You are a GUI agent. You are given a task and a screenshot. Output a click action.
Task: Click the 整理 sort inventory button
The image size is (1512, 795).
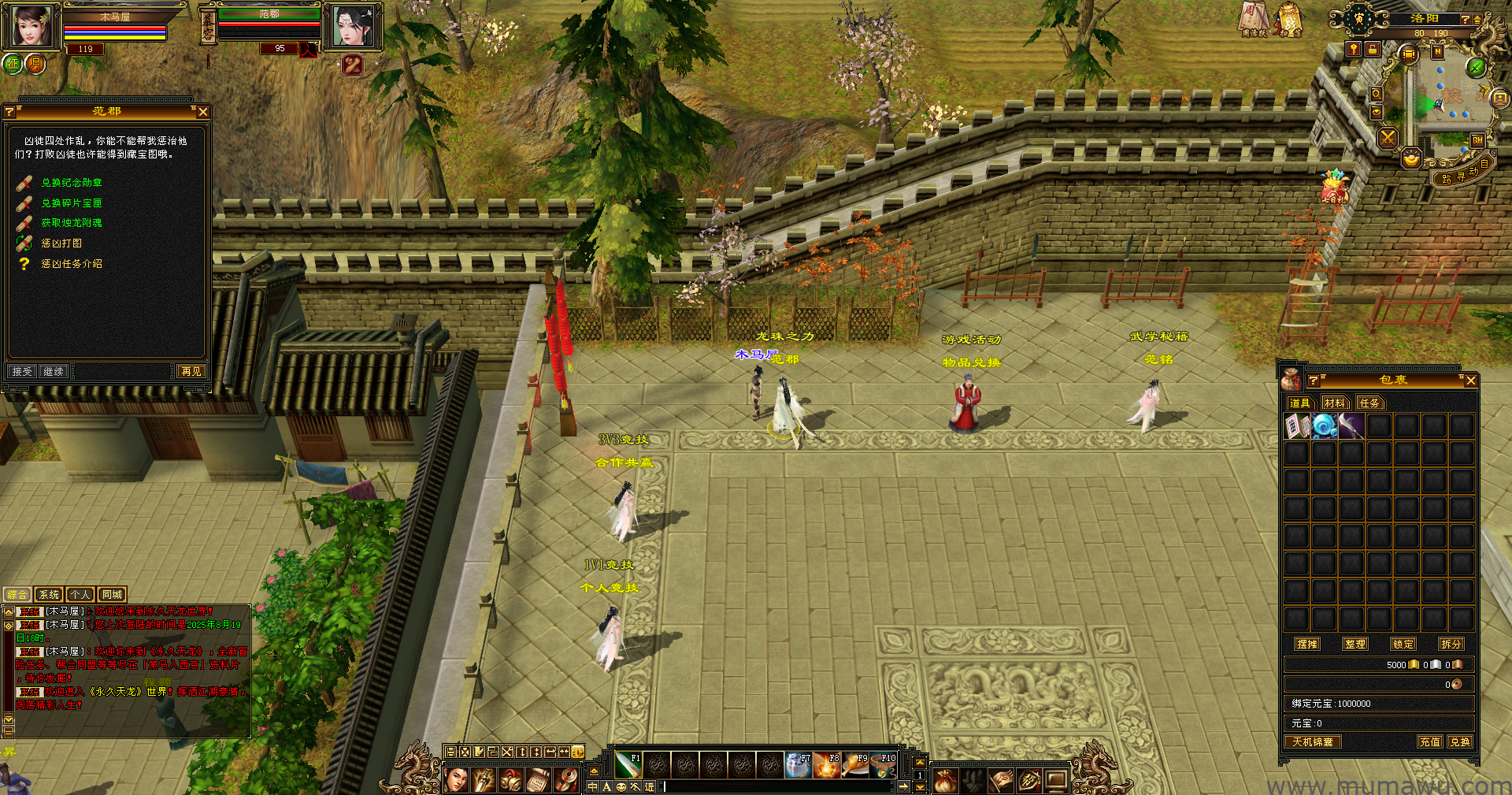coord(1355,644)
